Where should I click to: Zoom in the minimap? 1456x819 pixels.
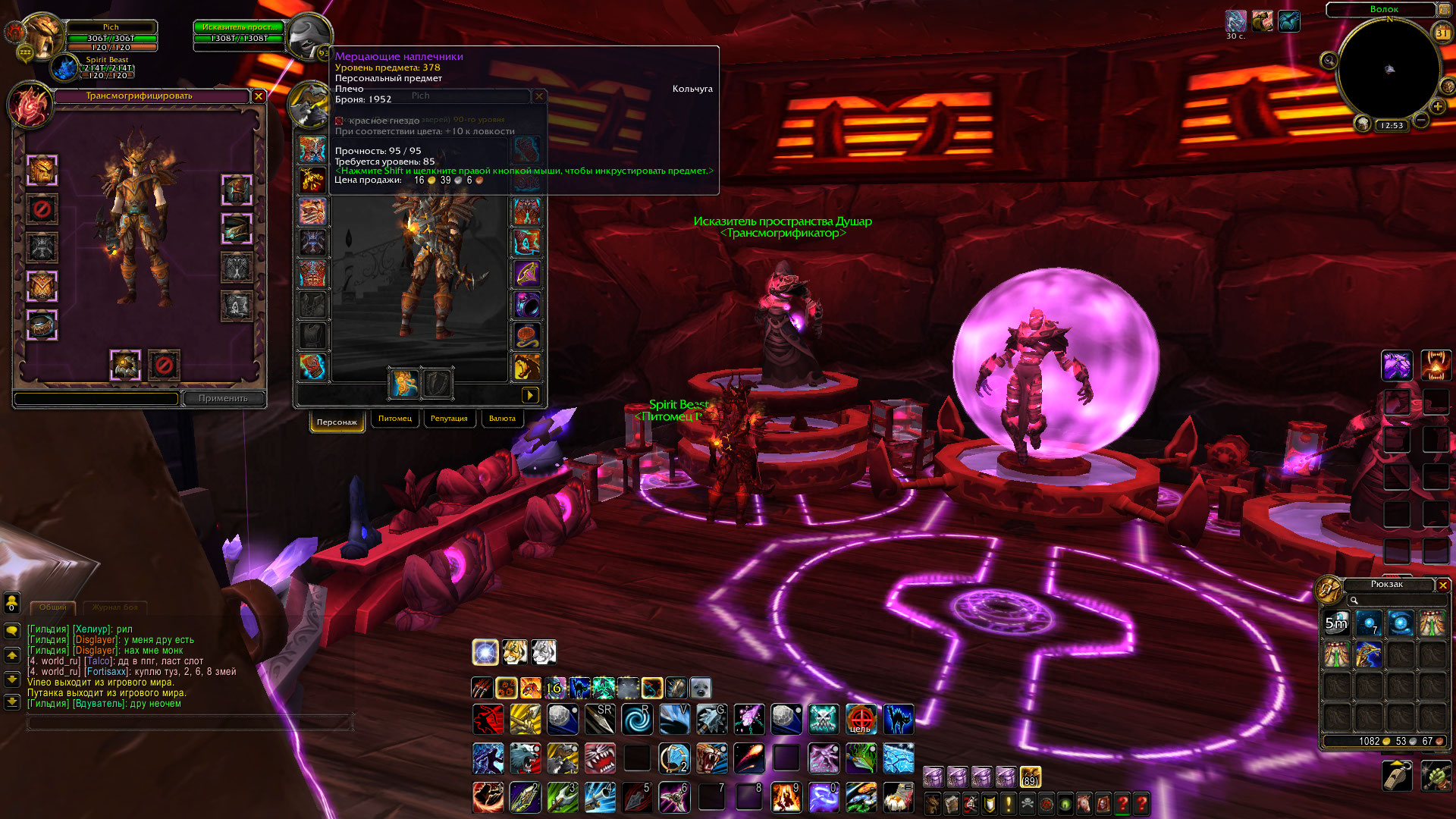click(1438, 107)
